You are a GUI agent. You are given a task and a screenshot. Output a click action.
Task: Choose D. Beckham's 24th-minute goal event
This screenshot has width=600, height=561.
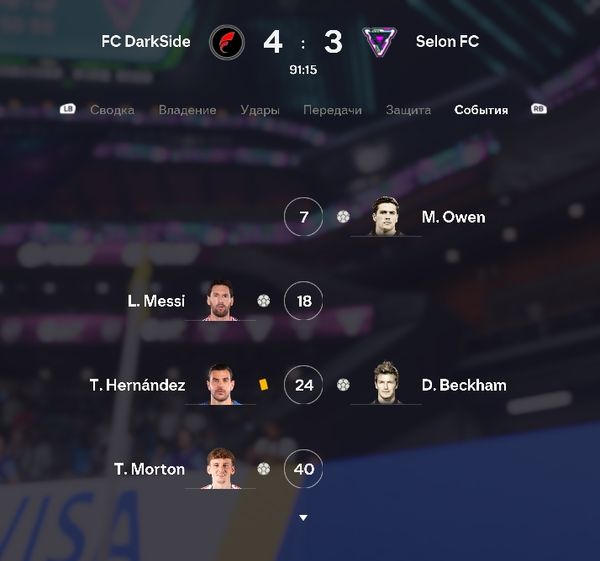click(463, 385)
